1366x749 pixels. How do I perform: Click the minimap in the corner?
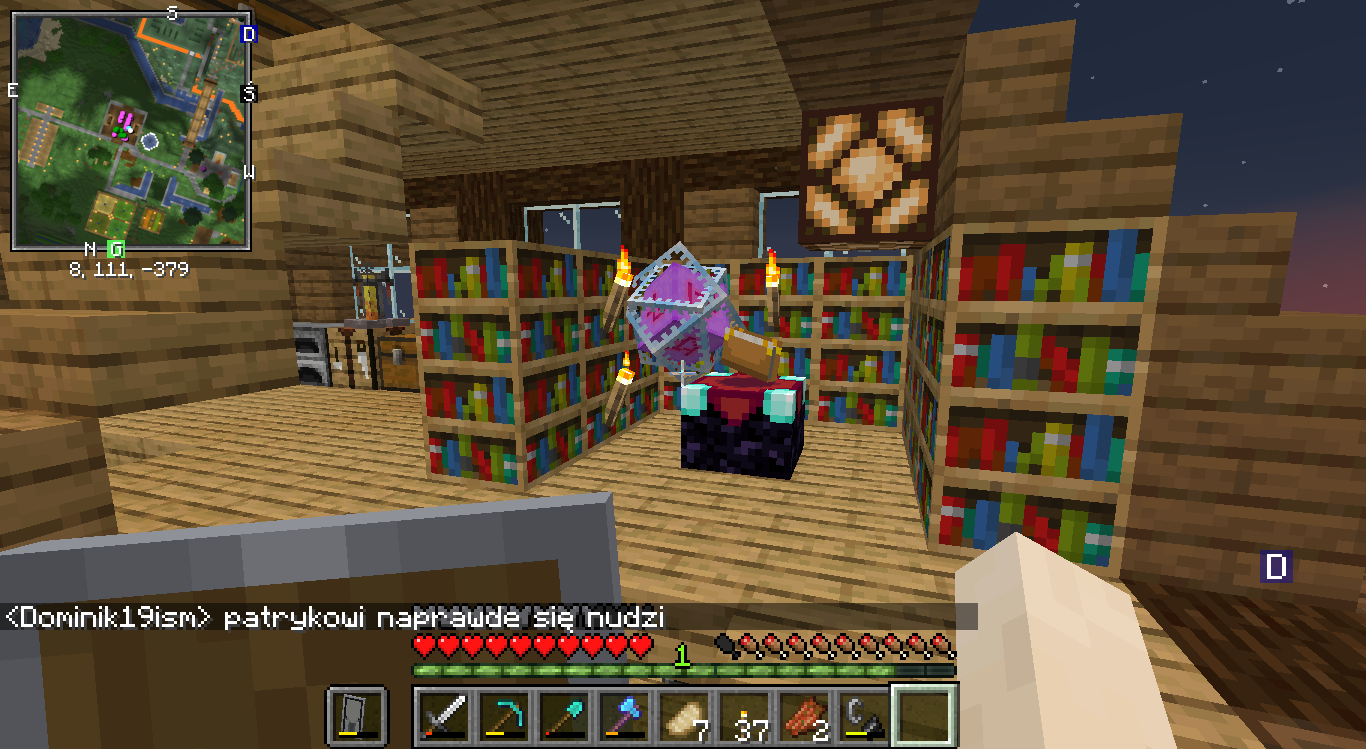click(x=130, y=131)
